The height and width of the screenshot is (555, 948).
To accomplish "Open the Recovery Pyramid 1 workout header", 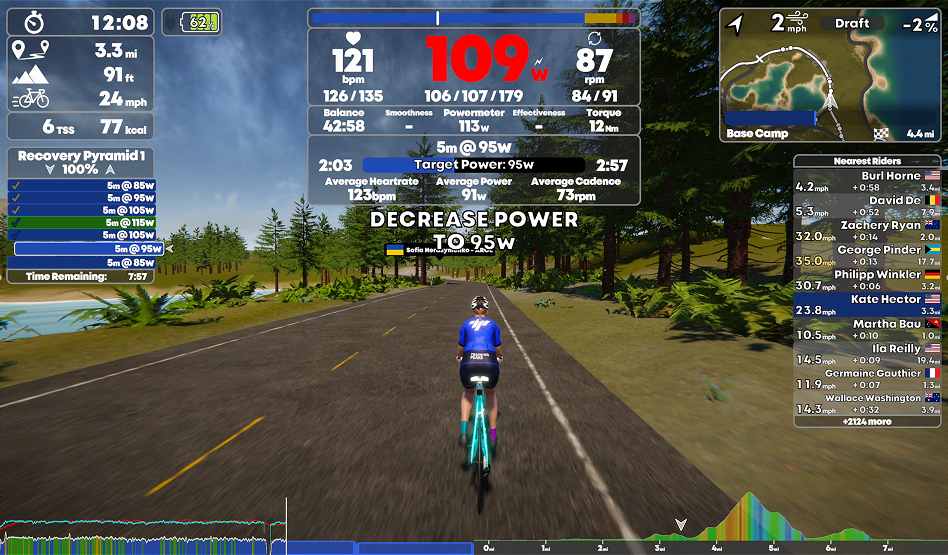I will pyautogui.click(x=81, y=156).
